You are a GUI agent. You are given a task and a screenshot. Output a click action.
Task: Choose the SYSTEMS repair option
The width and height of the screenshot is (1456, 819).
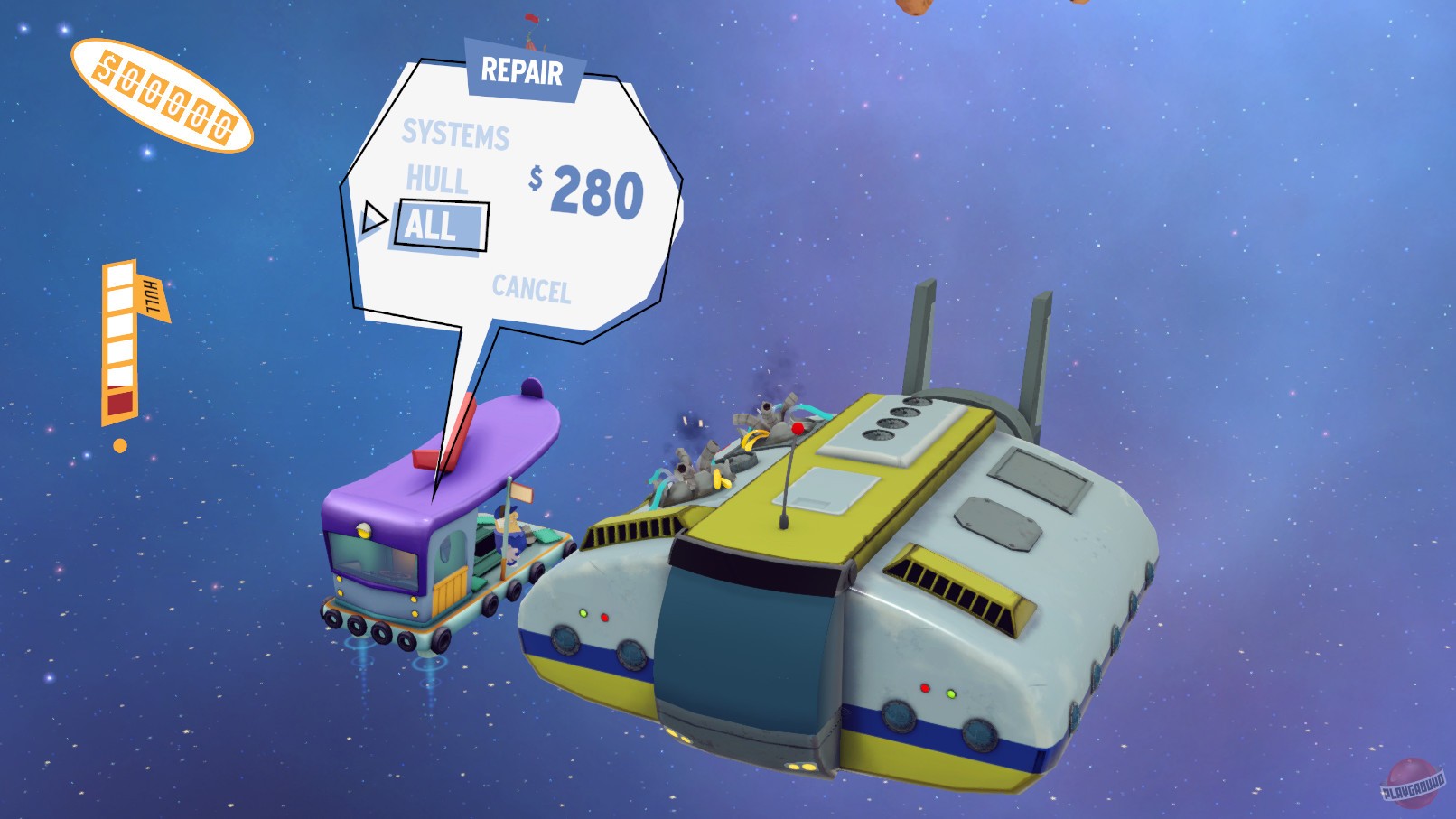click(x=456, y=134)
